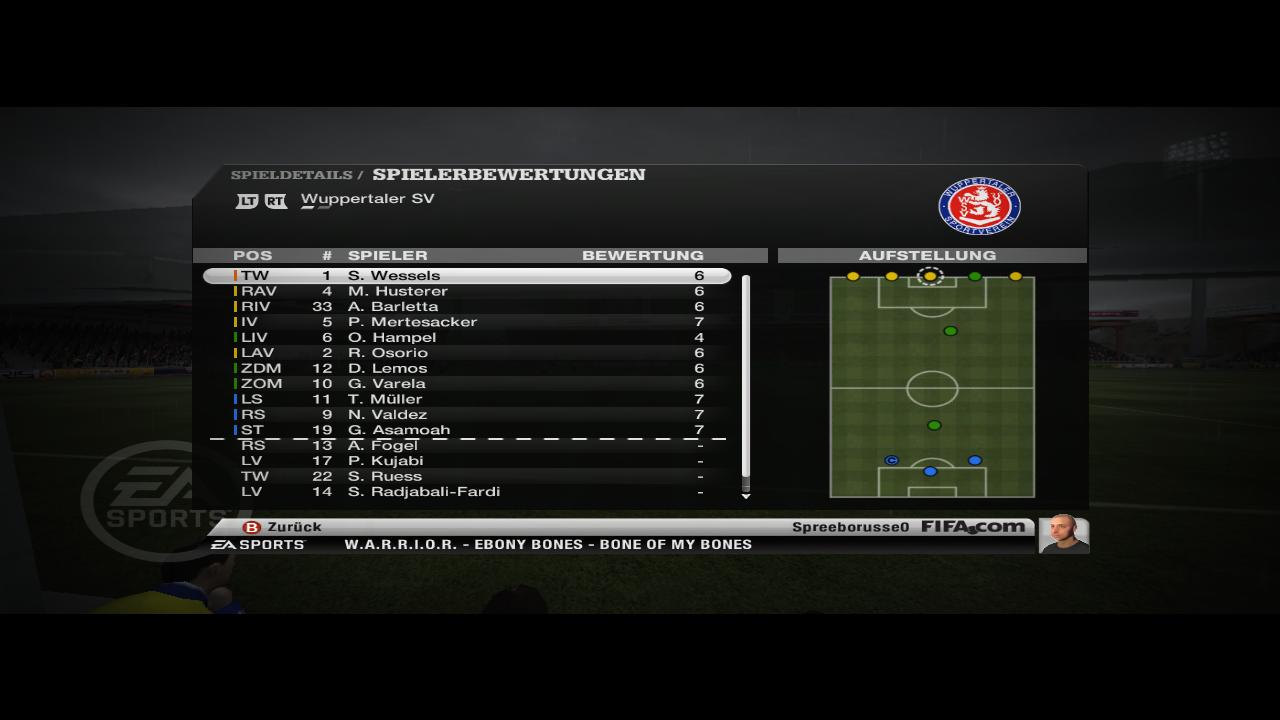This screenshot has width=1280, height=720.
Task: Select G. Asamoah striker row
Action: [x=467, y=430]
